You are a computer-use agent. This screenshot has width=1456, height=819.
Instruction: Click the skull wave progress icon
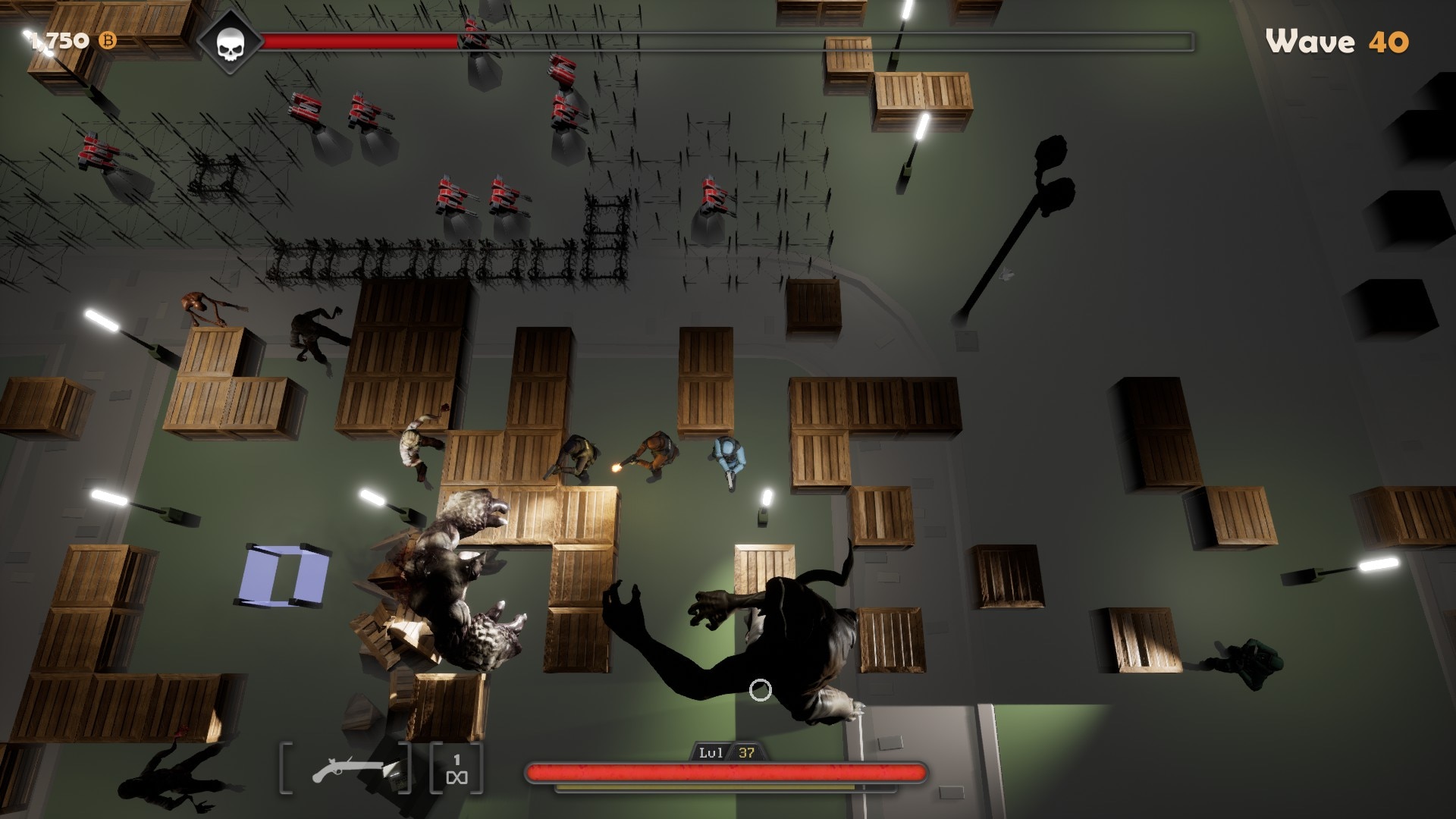[x=229, y=43]
